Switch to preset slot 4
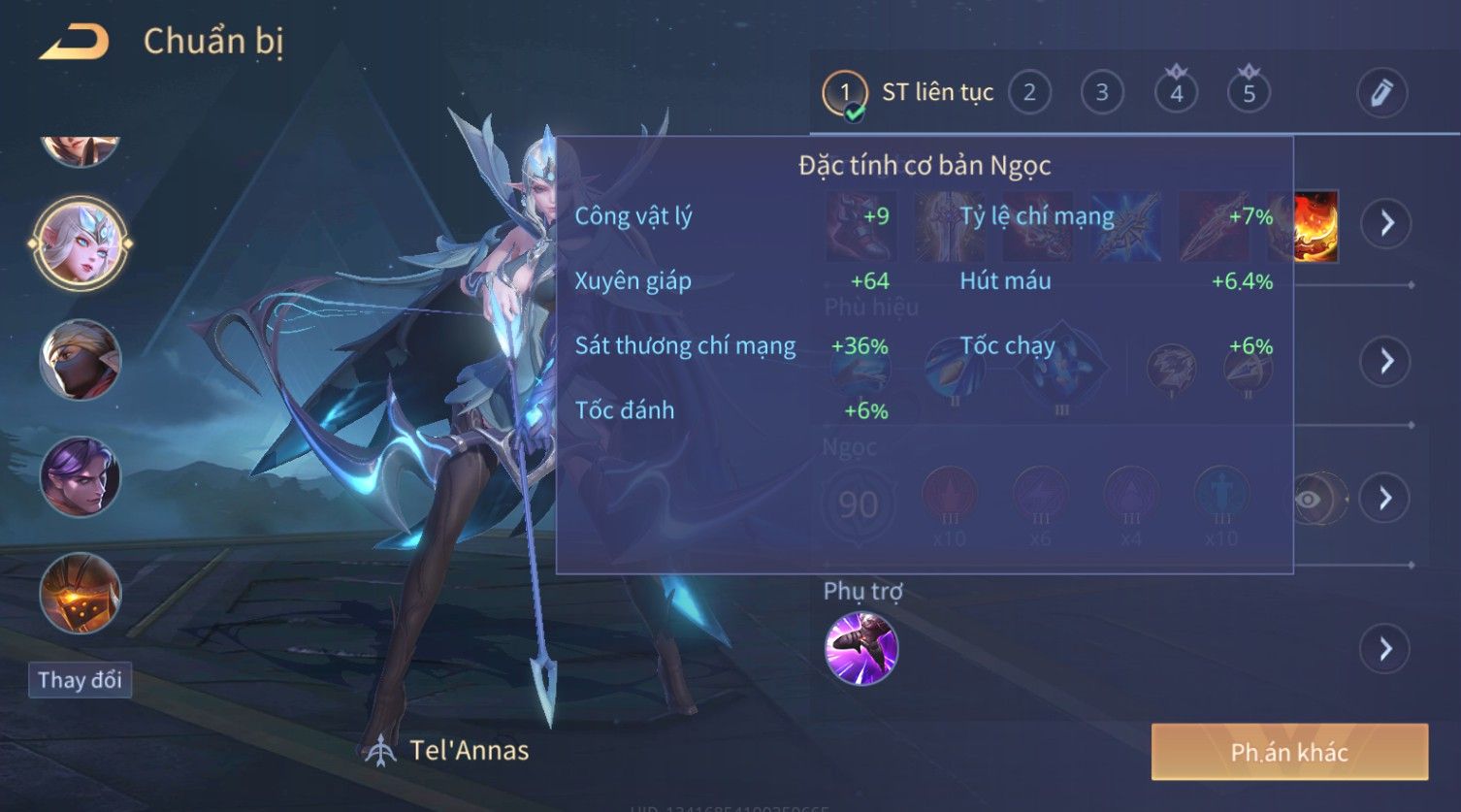The height and width of the screenshot is (812, 1461). pyautogui.click(x=1176, y=93)
